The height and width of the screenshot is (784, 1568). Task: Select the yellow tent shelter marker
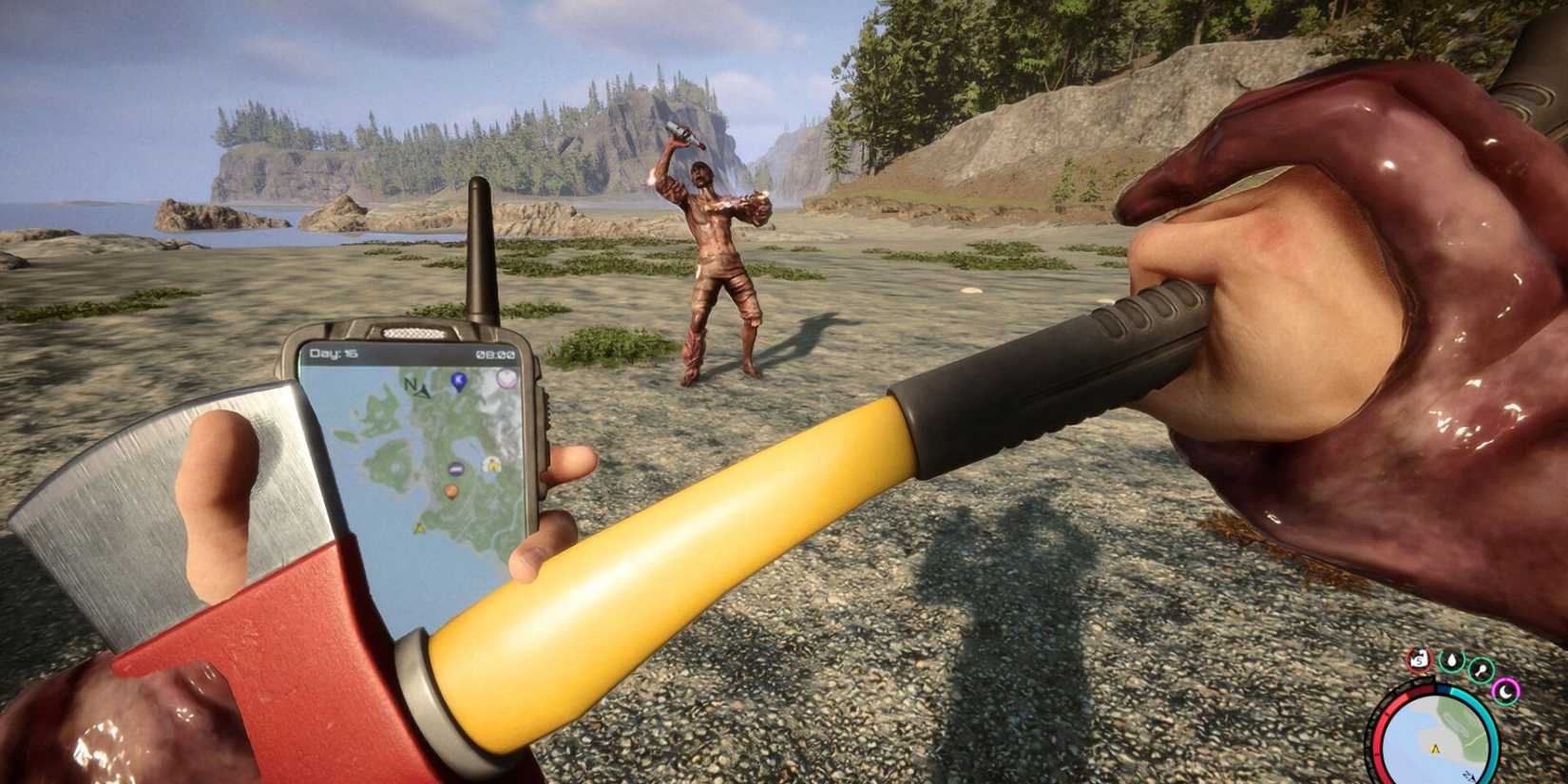(x=491, y=464)
